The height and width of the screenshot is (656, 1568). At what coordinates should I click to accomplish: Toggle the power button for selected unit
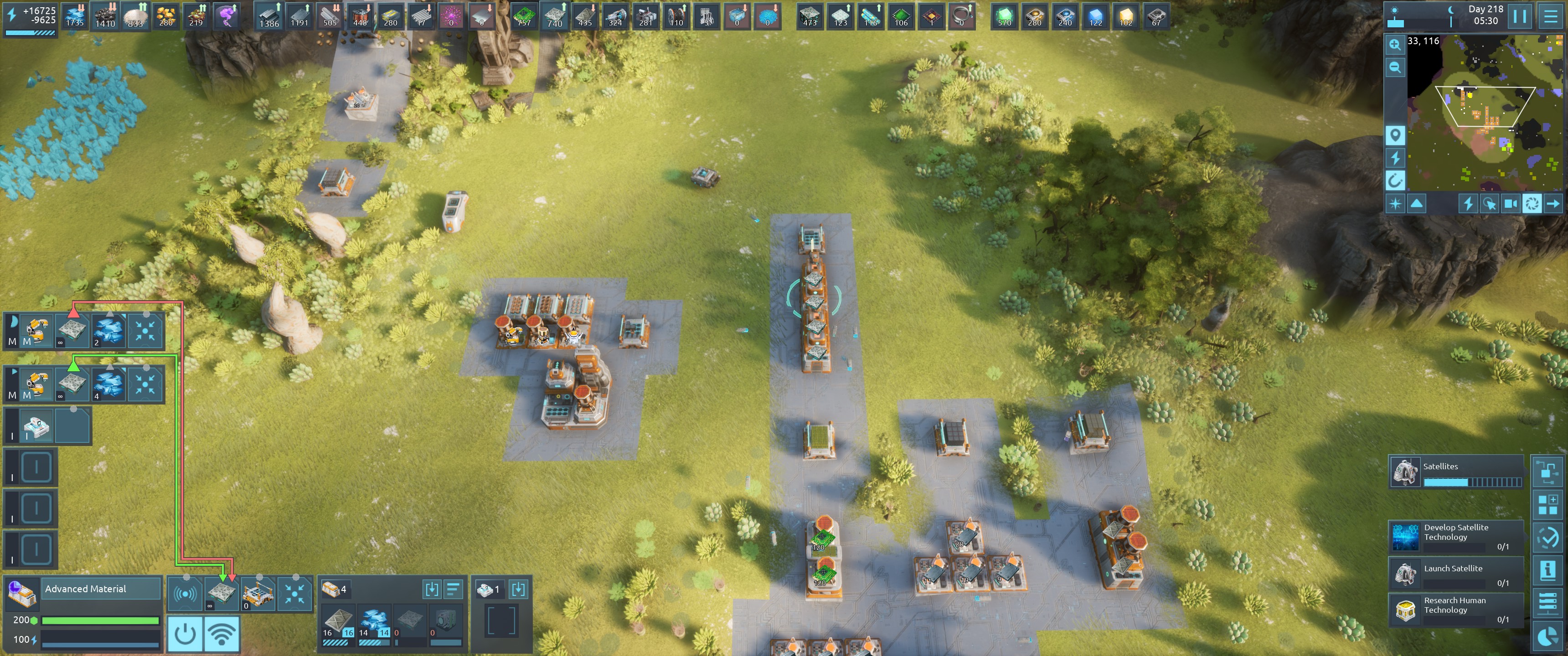(185, 634)
